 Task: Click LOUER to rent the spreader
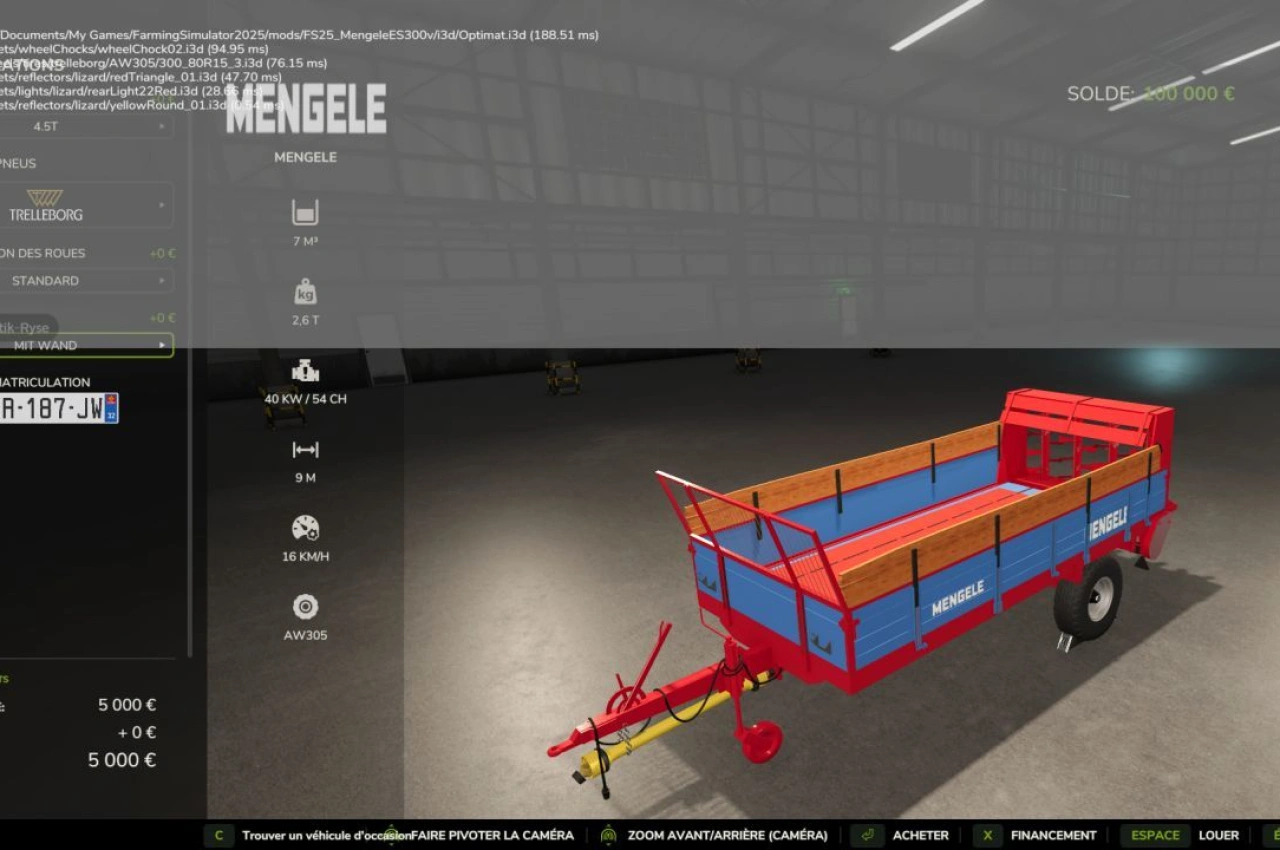[1219, 835]
